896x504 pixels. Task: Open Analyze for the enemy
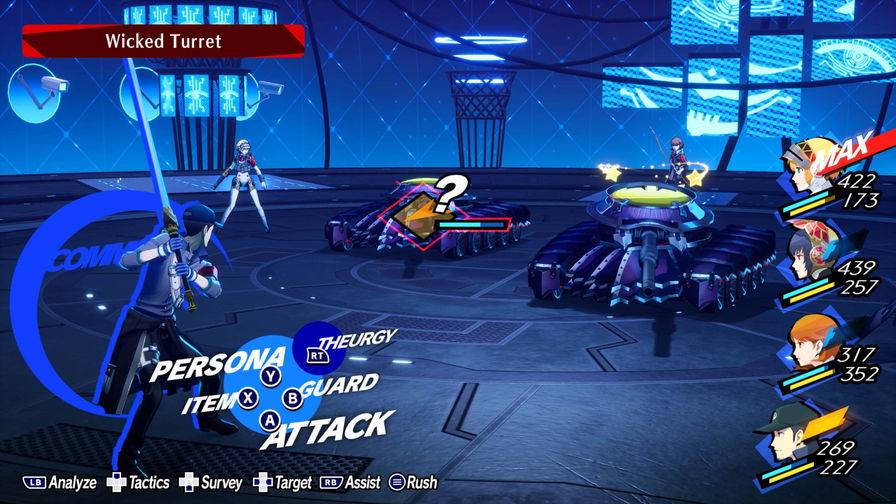tap(60, 483)
